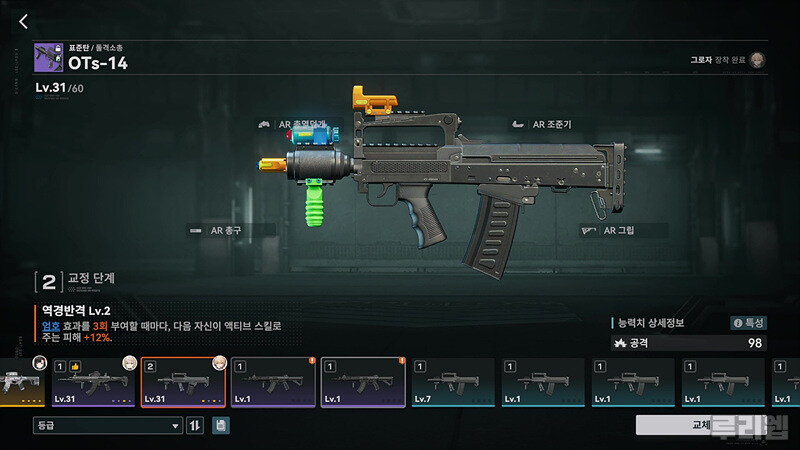Click the teal filter icon beside sort
Image resolution: width=800 pixels, height=450 pixels.
pyautogui.click(x=220, y=426)
